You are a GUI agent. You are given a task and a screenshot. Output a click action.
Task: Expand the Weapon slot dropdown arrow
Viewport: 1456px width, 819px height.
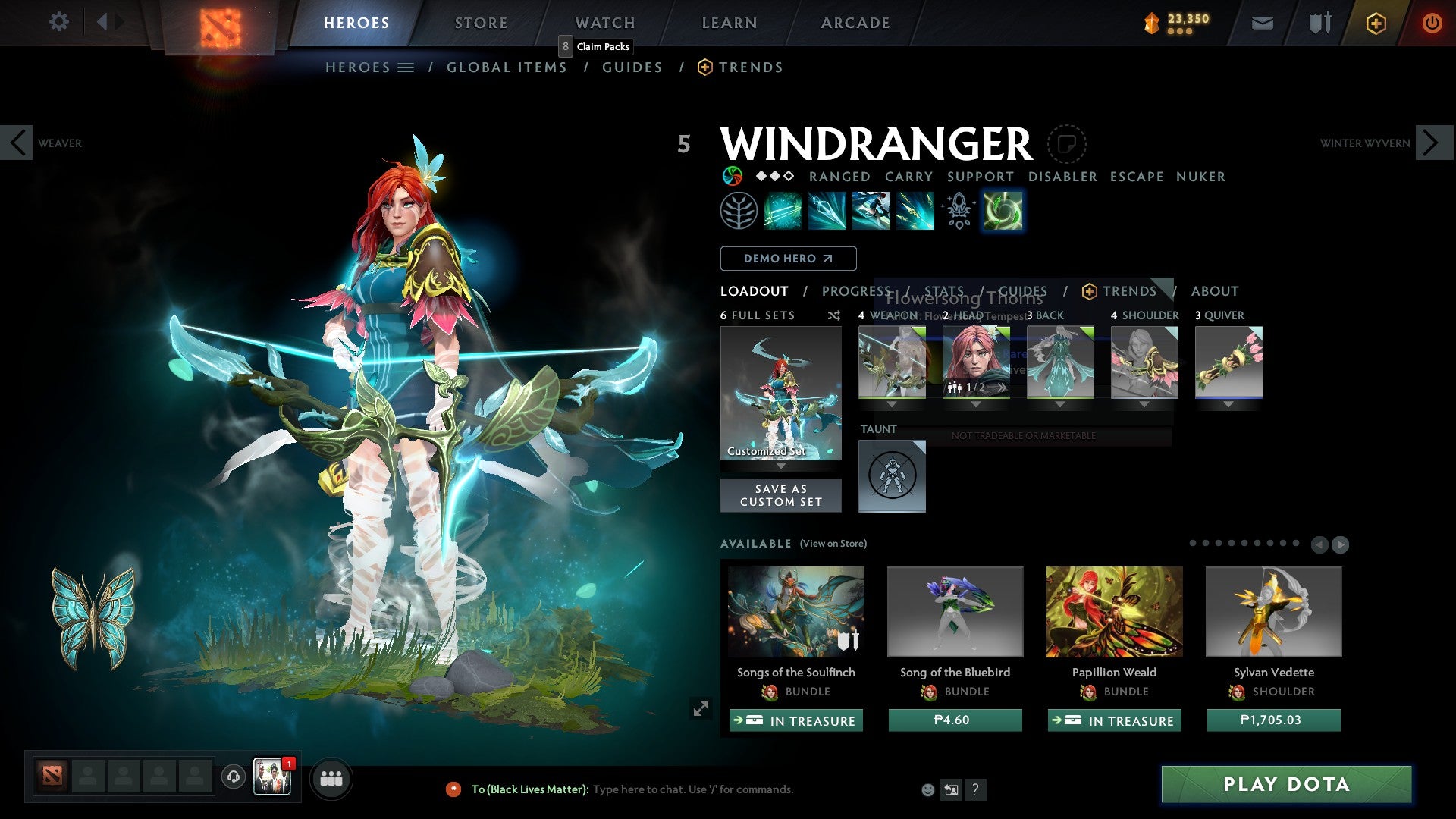tap(892, 404)
